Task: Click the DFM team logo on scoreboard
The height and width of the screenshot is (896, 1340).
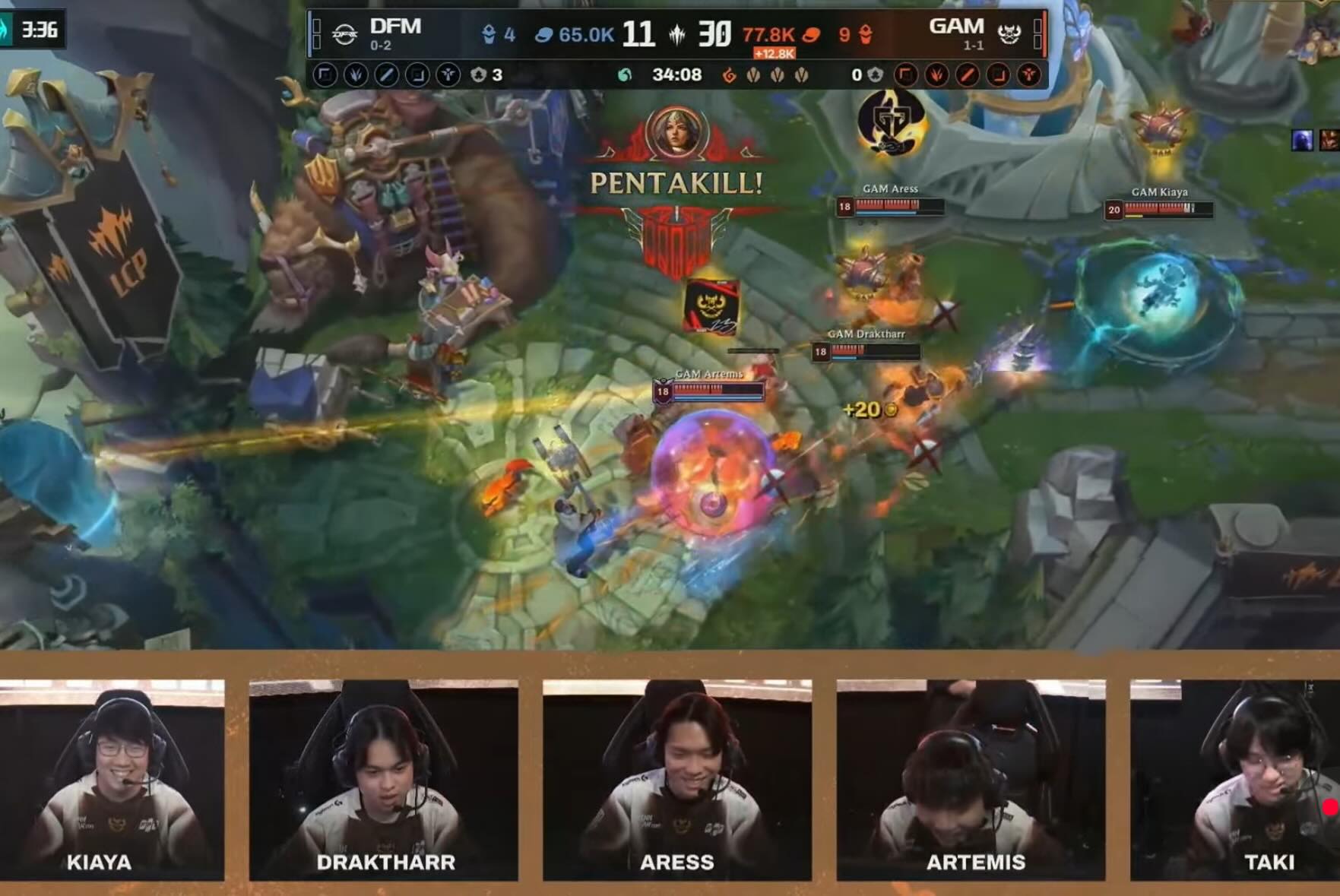Action: [x=345, y=34]
